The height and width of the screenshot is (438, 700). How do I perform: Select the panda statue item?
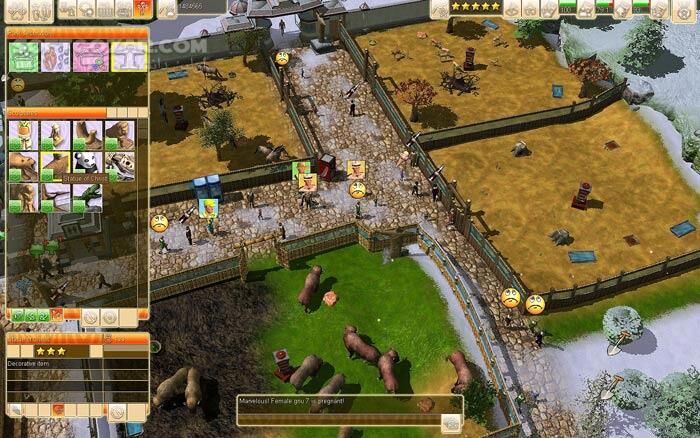(x=87, y=165)
